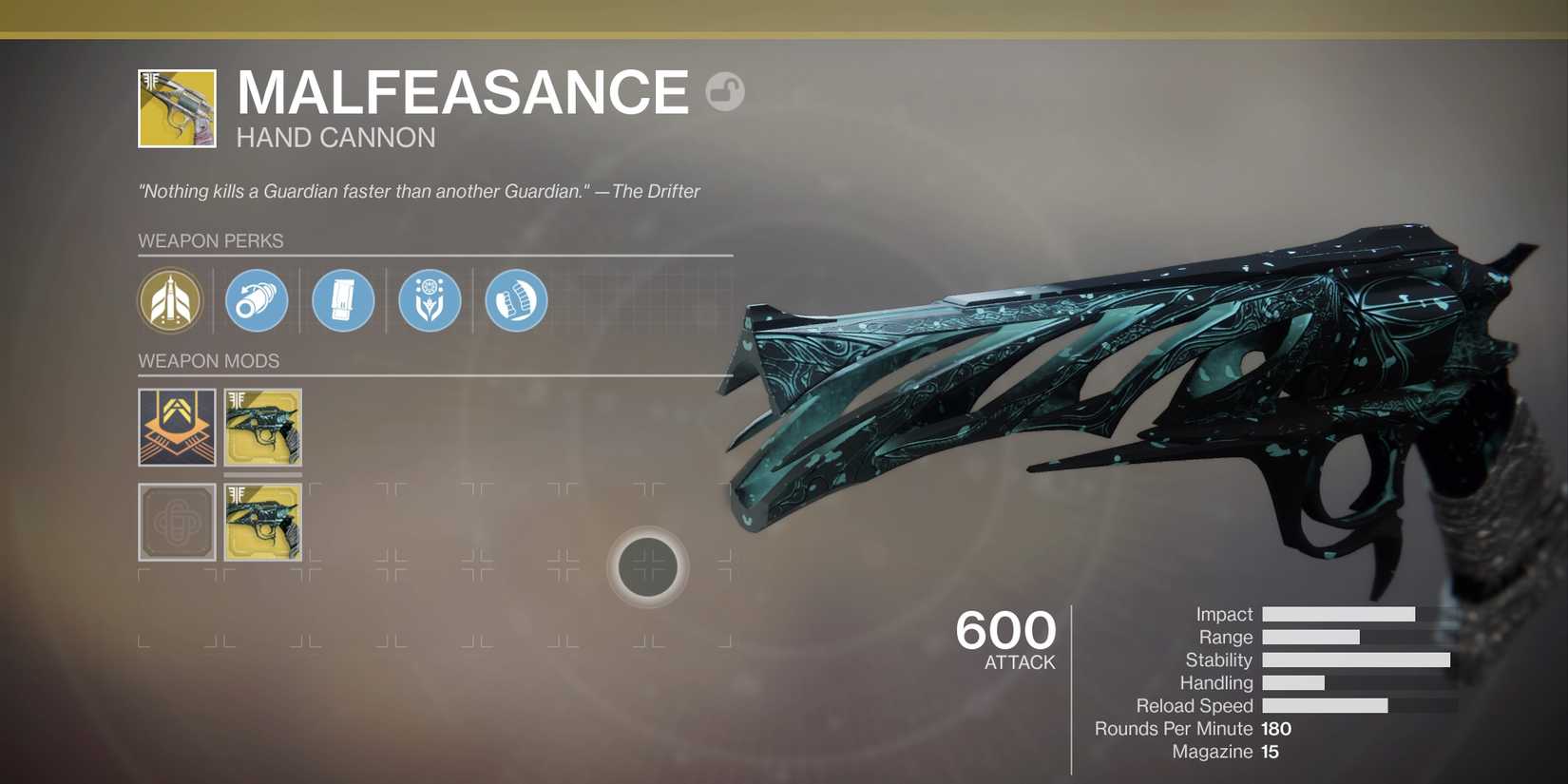Select the barrel perk icon in Weapon Perks
1568x784 pixels.
tap(255, 299)
